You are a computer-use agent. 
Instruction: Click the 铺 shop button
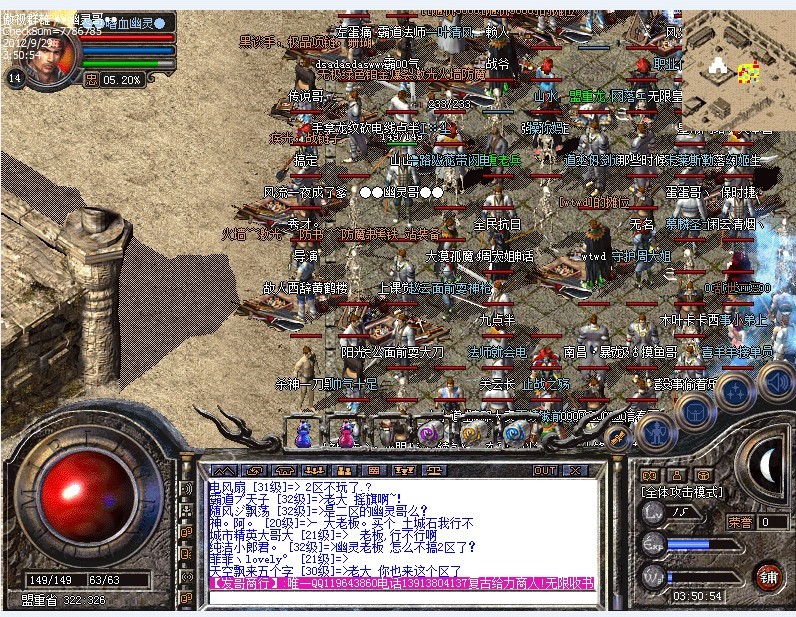pyautogui.click(x=768, y=577)
